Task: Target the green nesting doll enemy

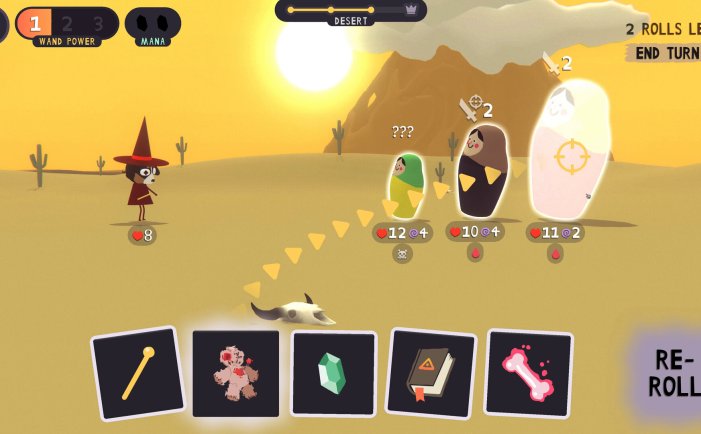Action: click(x=405, y=186)
